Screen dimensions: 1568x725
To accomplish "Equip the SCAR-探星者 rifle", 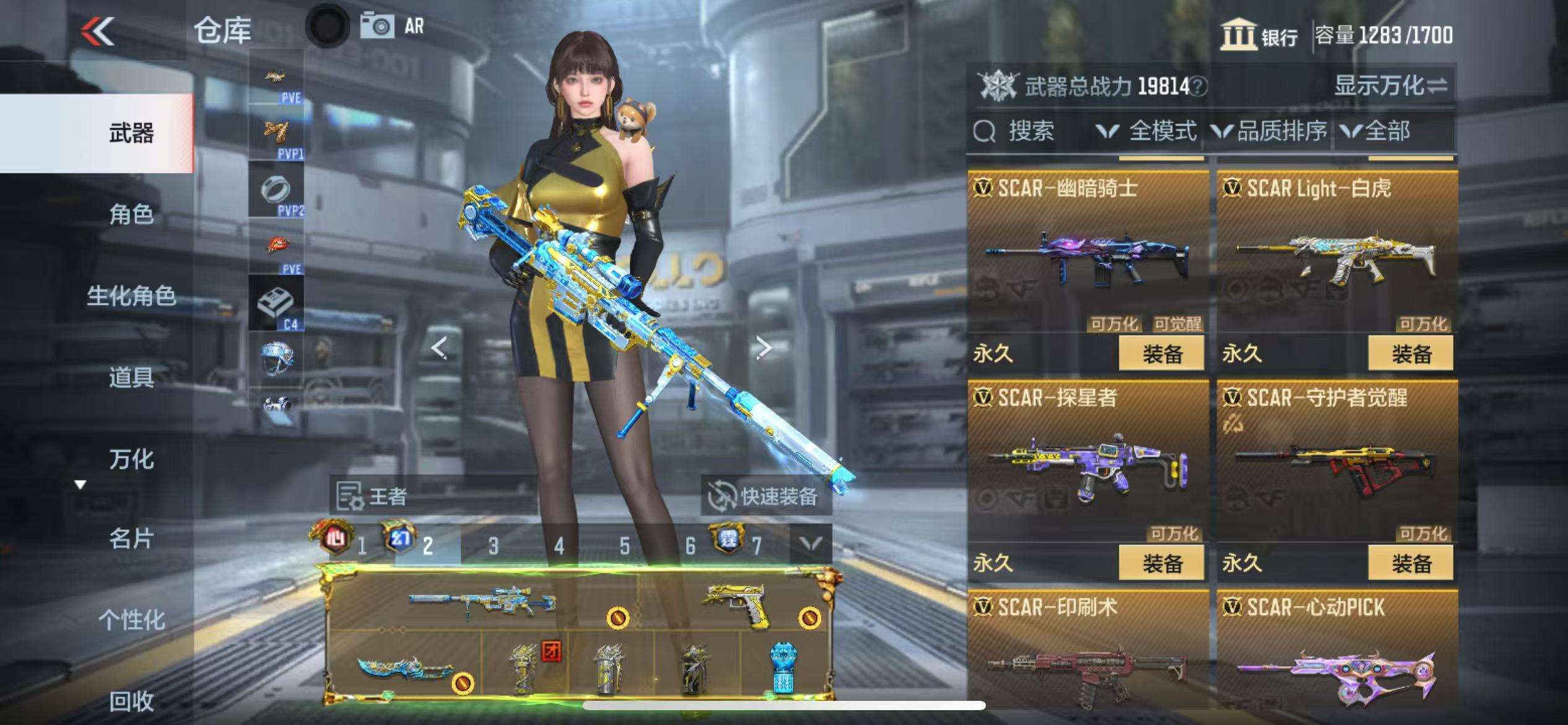I will point(1161,563).
